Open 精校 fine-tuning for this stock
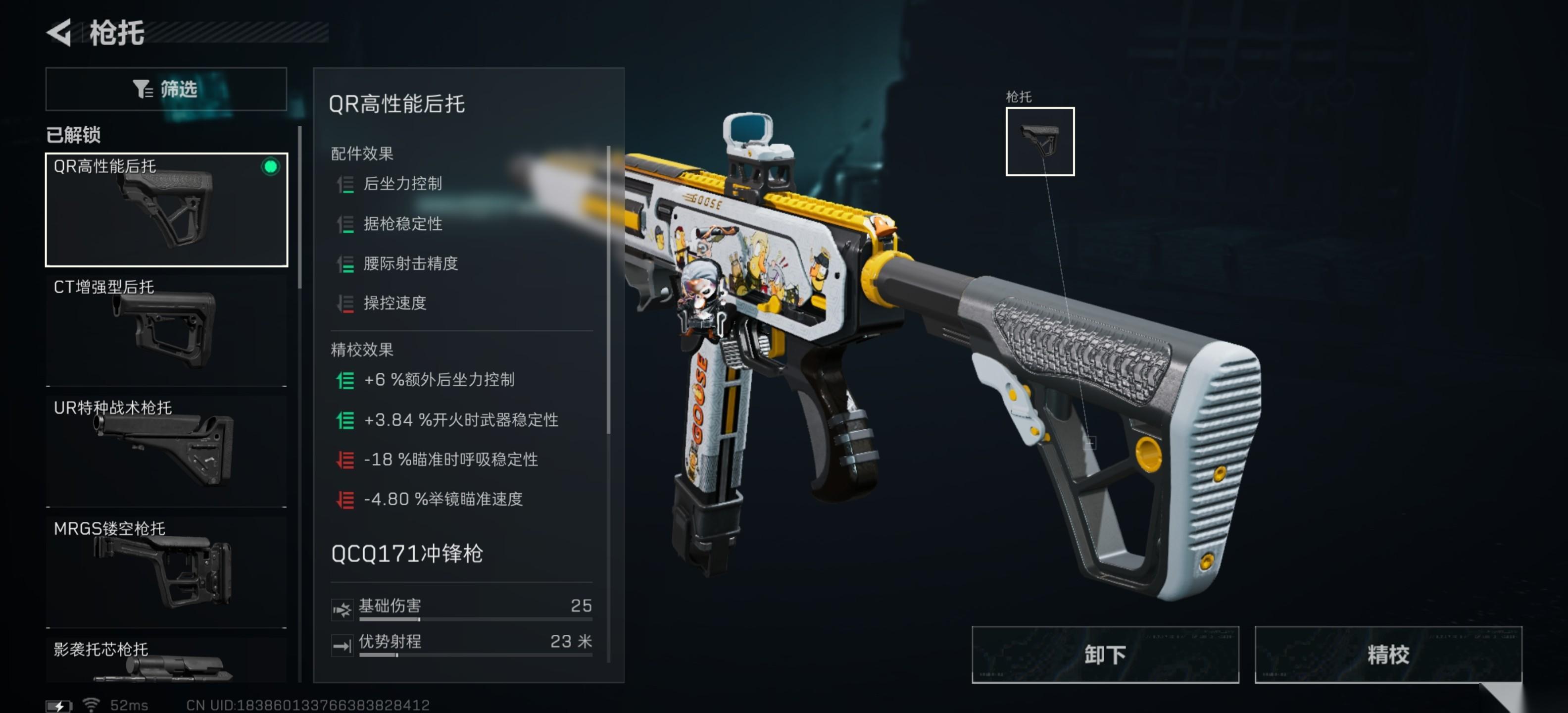 tap(1387, 655)
